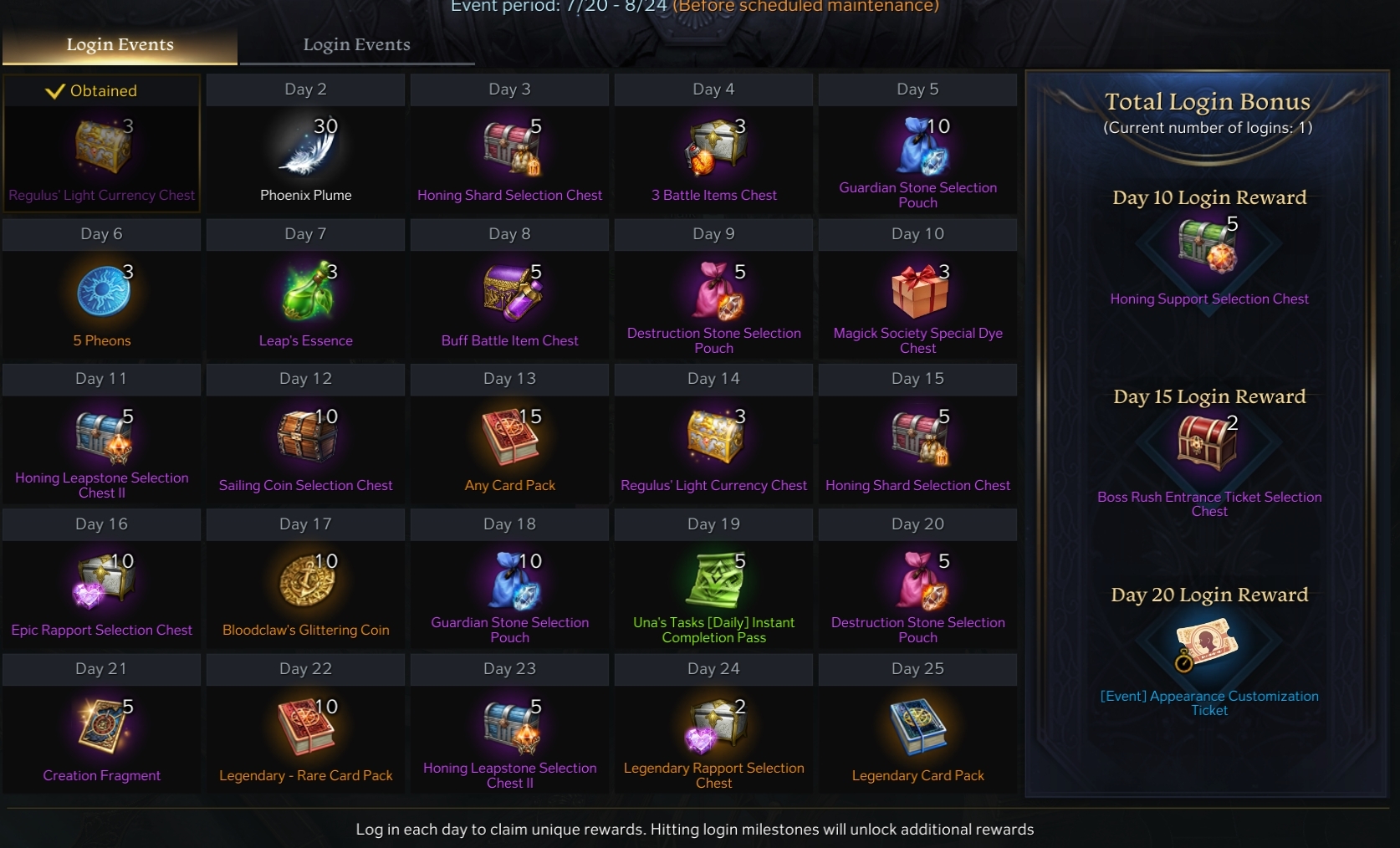Select the Magick Society Special Dye Chest

(x=917, y=293)
